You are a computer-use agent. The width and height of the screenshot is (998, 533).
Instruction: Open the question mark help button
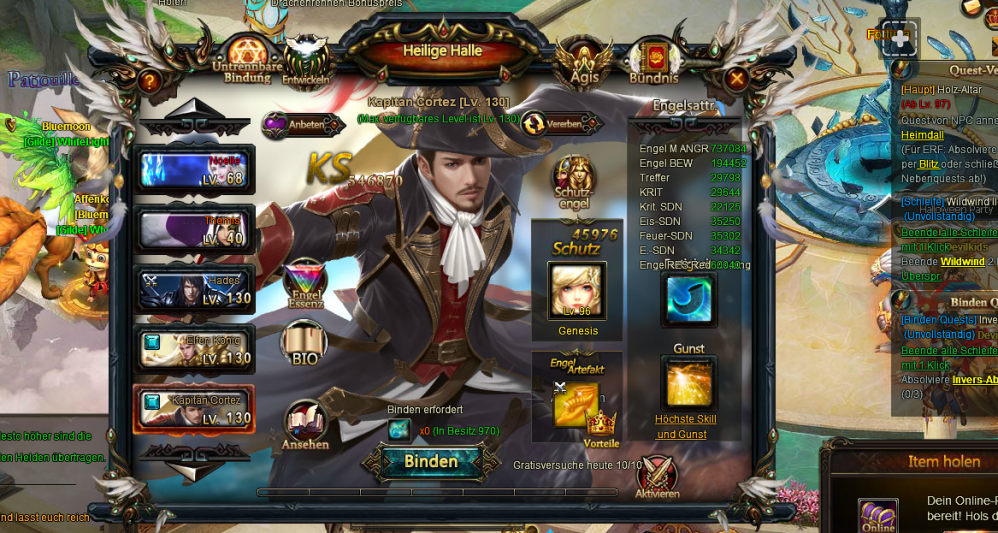pyautogui.click(x=149, y=81)
